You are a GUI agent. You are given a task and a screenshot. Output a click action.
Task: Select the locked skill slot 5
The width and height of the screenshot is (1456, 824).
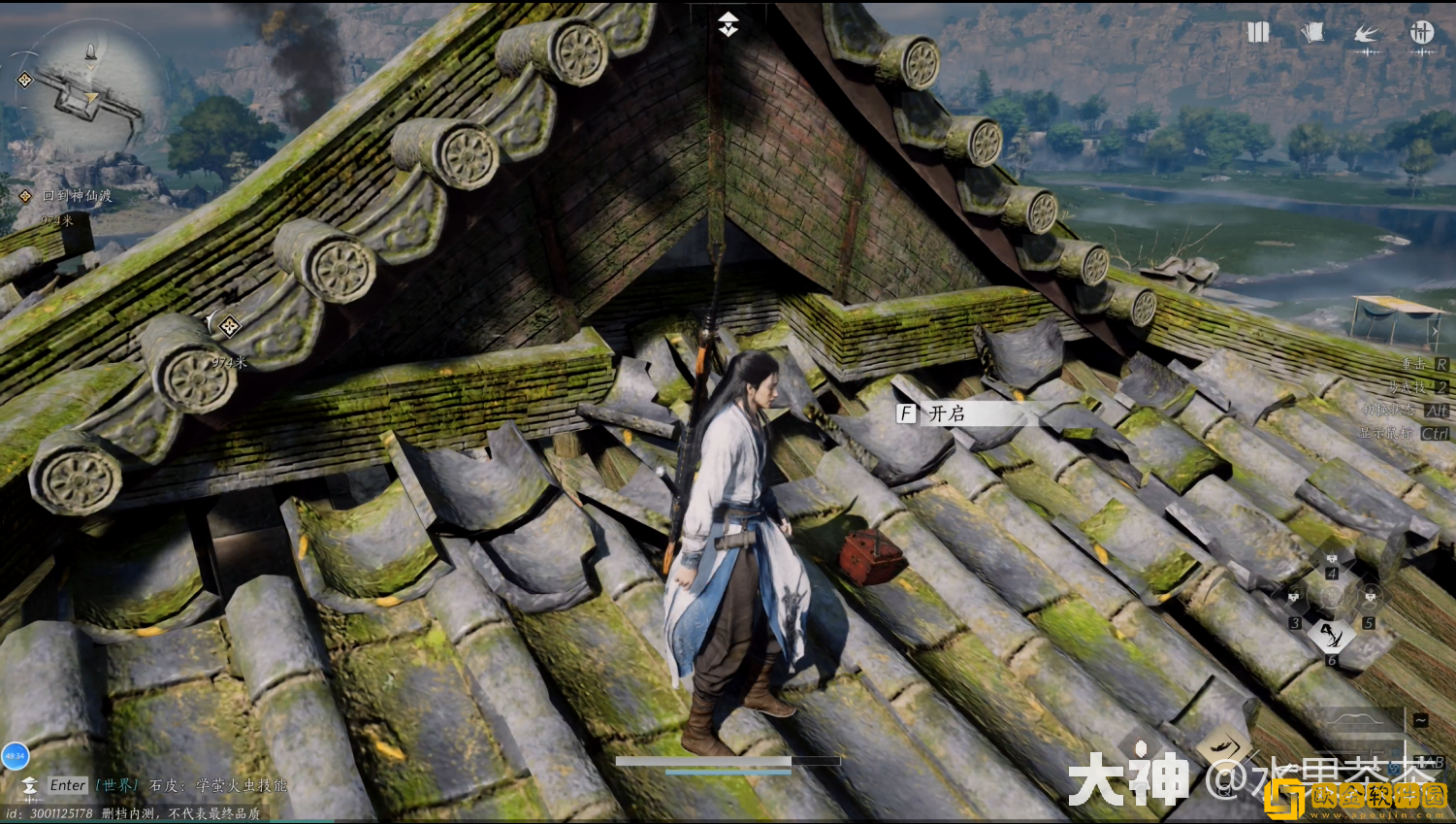(1370, 598)
